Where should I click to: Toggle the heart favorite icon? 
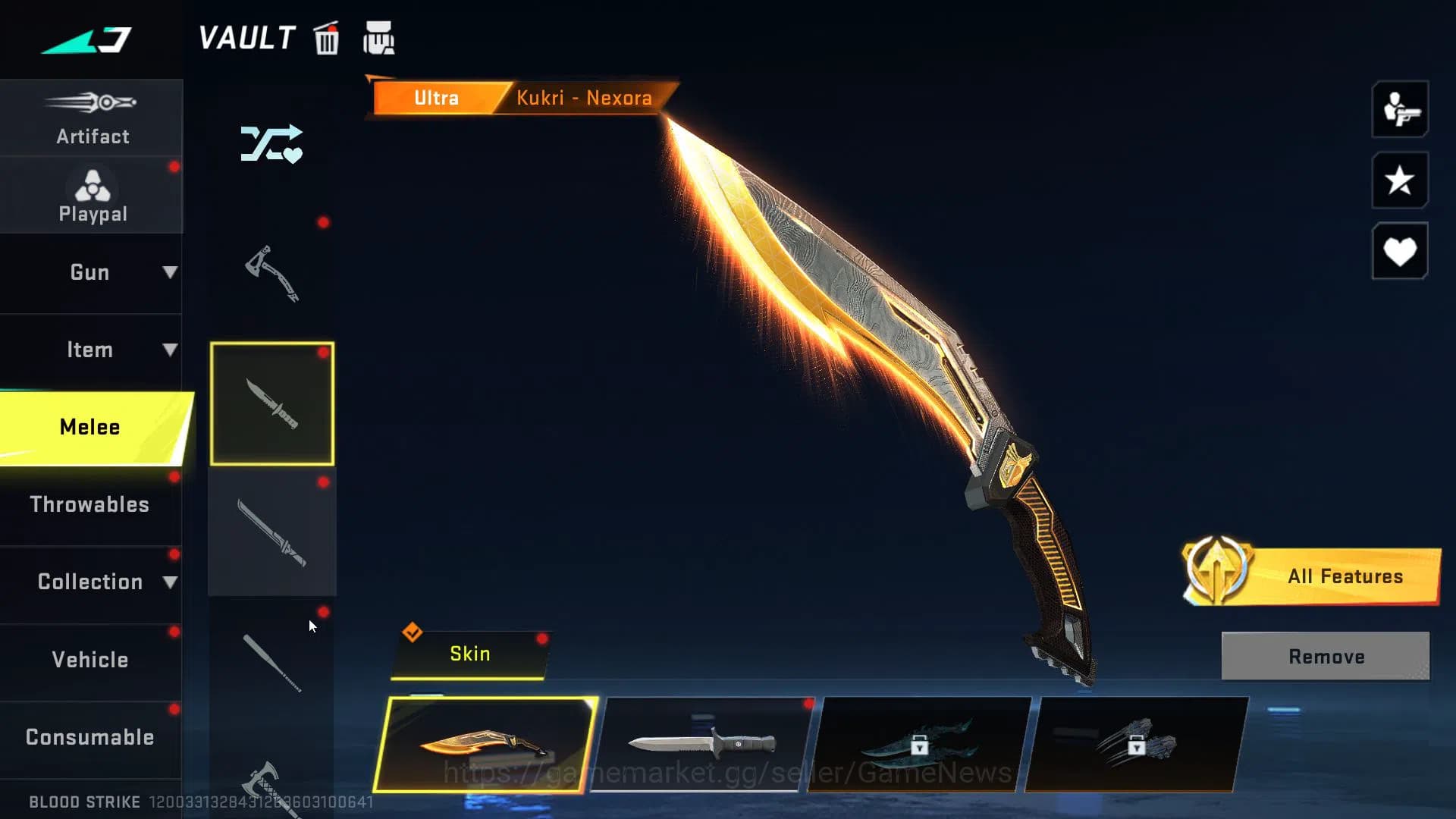click(1399, 250)
